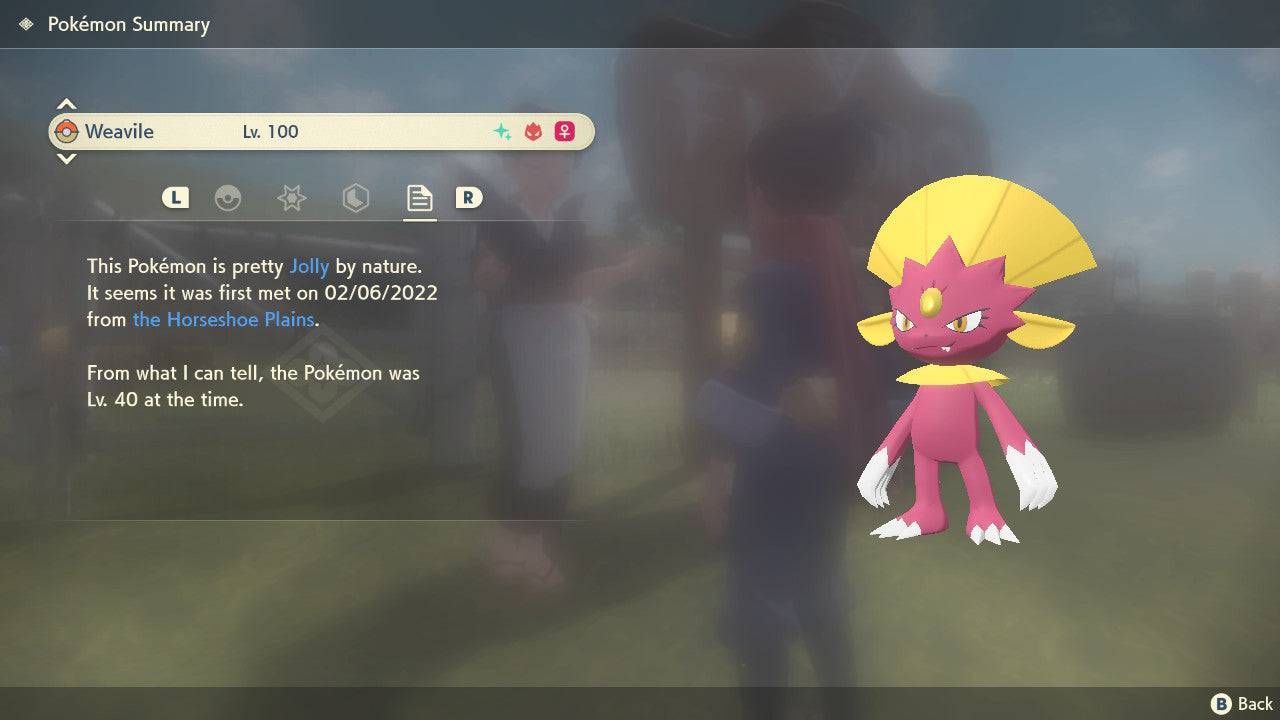This screenshot has width=1280, height=720.
Task: Click the diamond icon next to Pokémon Summary
Action: click(24, 23)
